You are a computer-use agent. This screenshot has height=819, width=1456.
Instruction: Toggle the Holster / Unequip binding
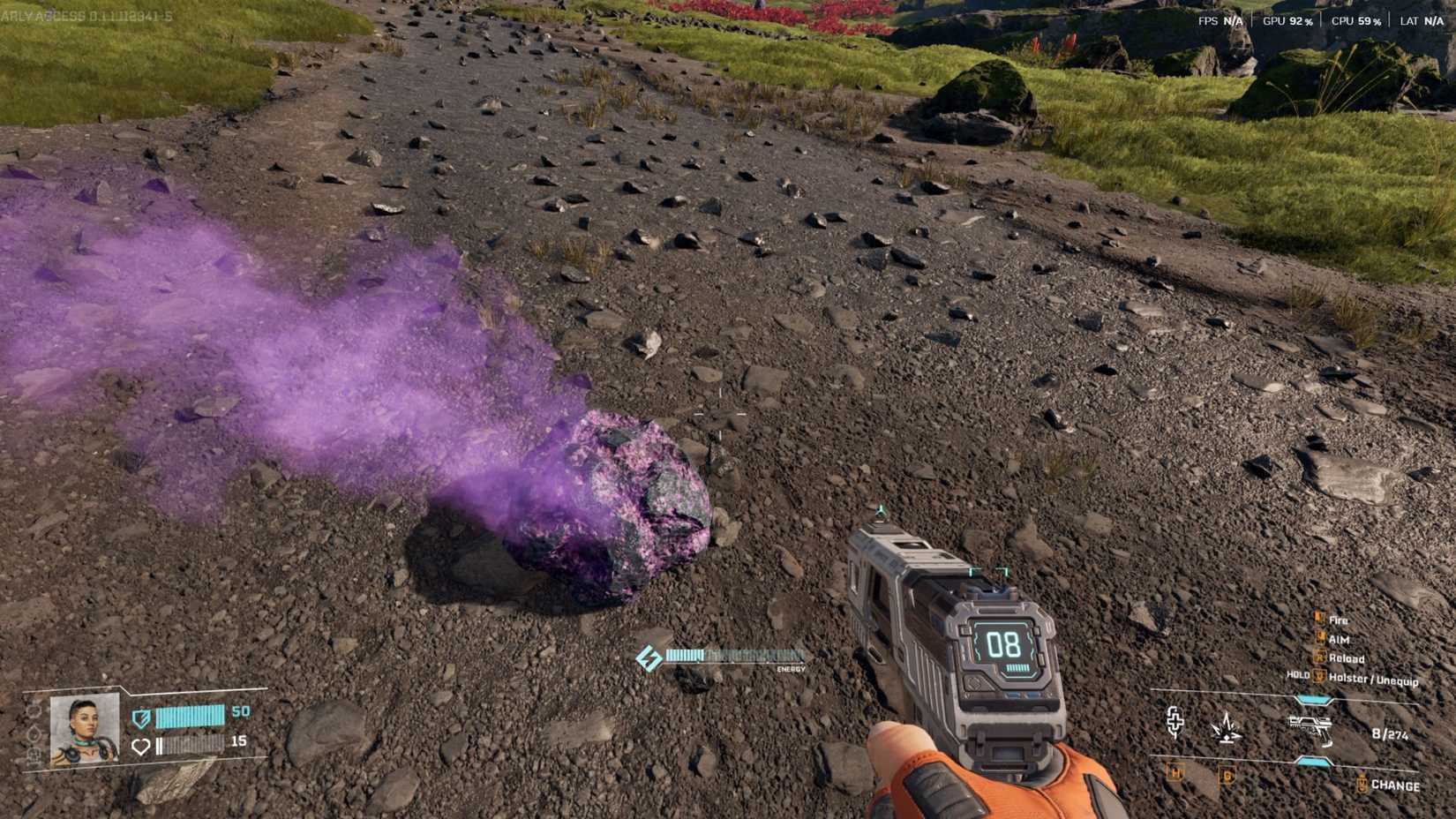coord(1318,676)
